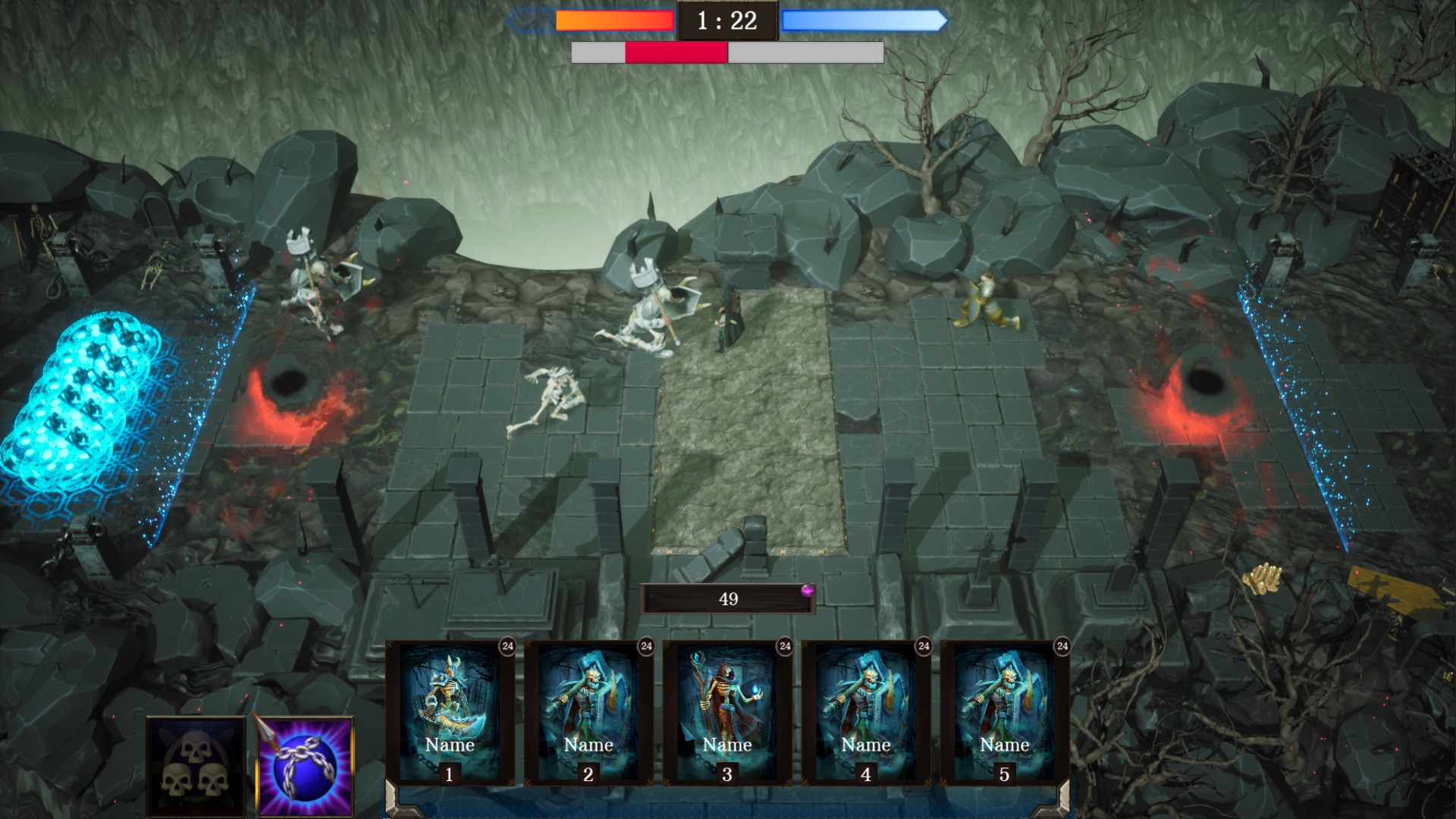Activate the three skulls ability
Viewport: 1456px width, 819px height.
coord(196,766)
